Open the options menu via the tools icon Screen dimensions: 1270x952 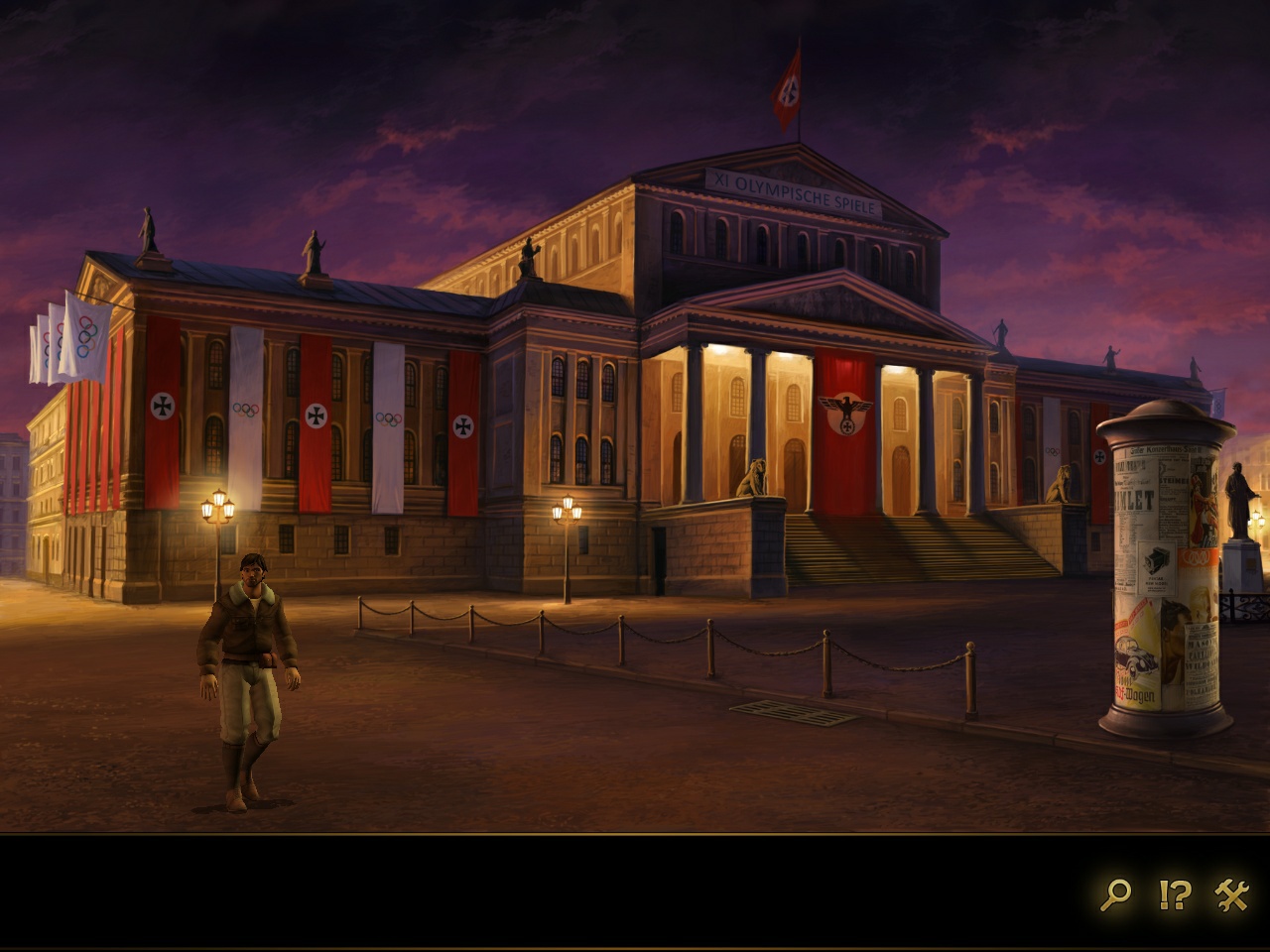(x=1232, y=894)
